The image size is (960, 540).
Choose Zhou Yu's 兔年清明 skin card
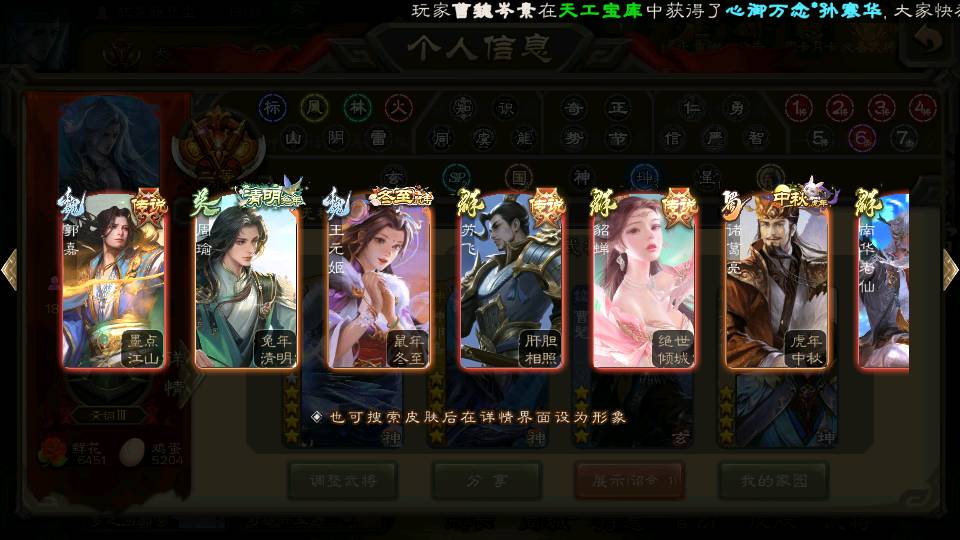click(x=246, y=282)
